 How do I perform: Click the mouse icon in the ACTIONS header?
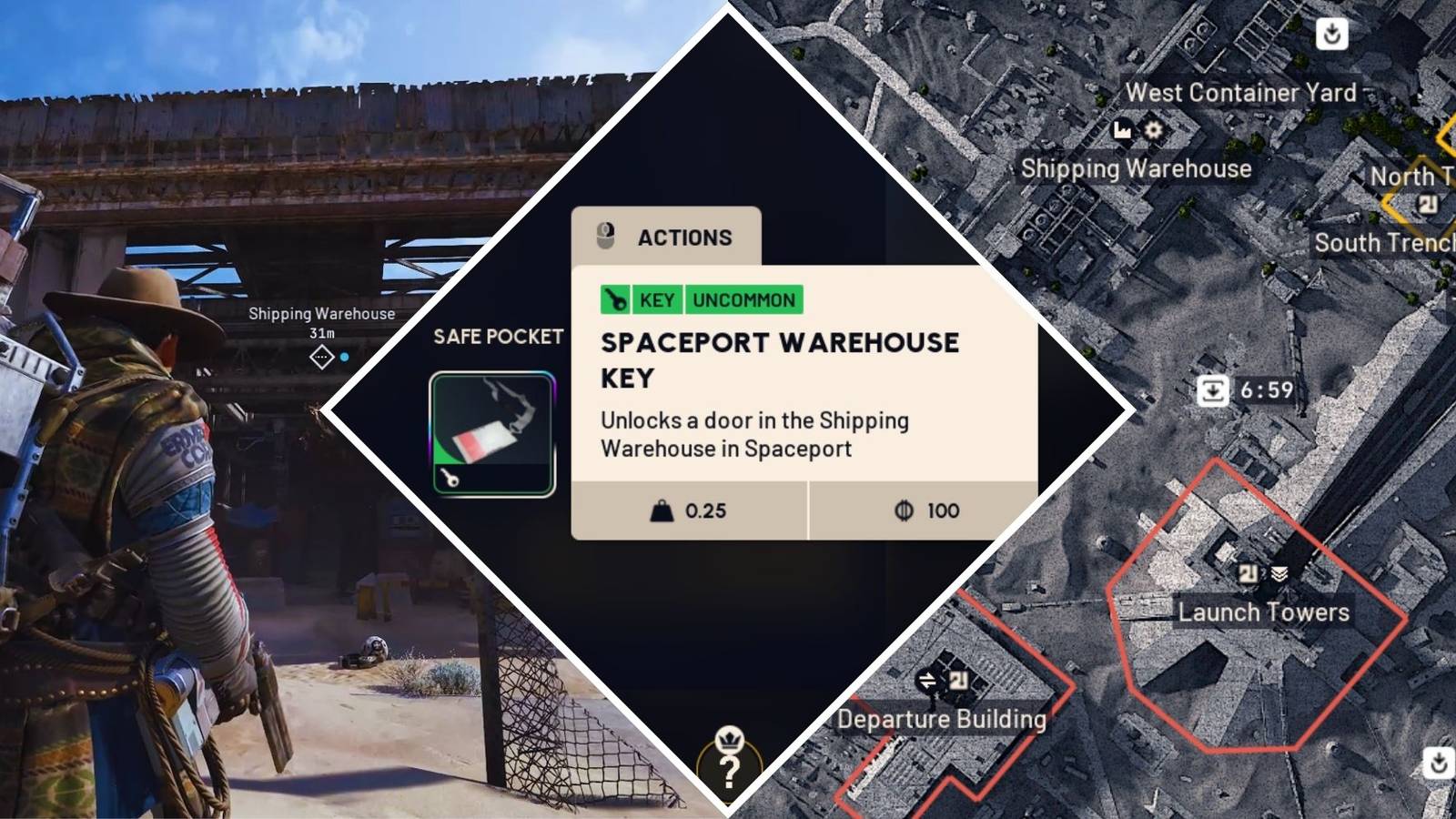coord(607,237)
